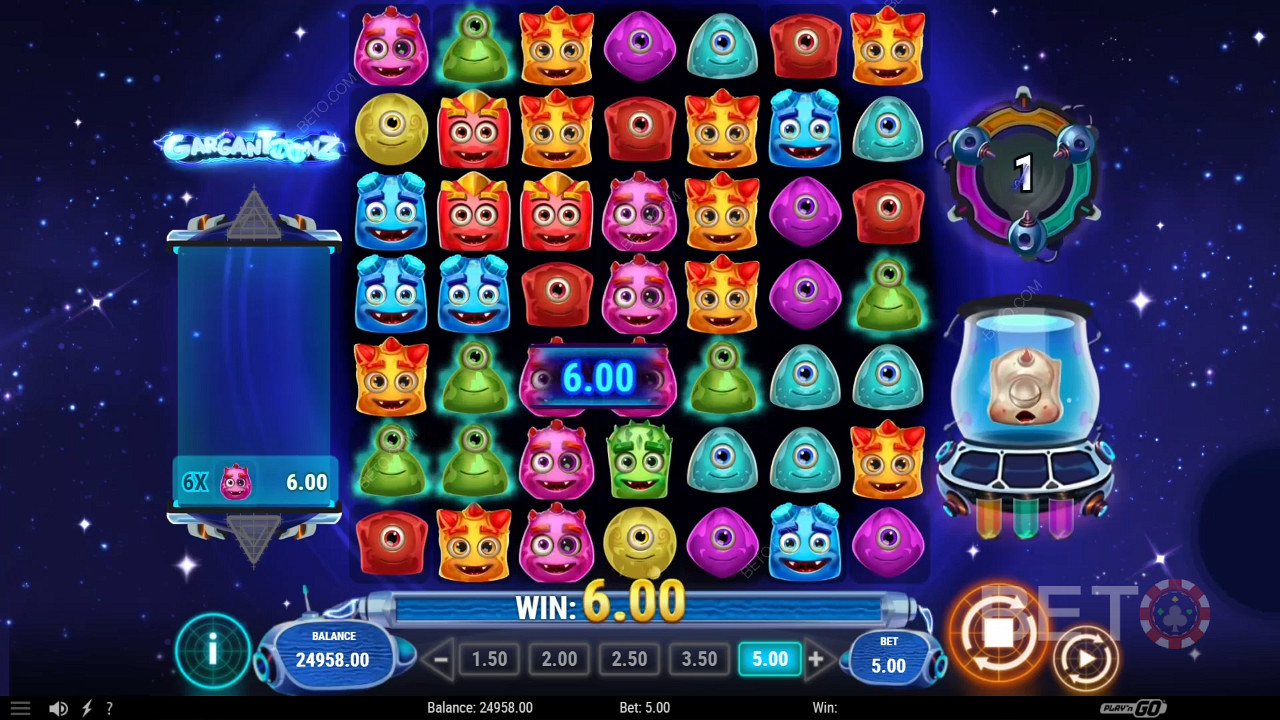Image resolution: width=1280 pixels, height=720 pixels.
Task: Set the bet to 2.50
Action: pos(629,659)
